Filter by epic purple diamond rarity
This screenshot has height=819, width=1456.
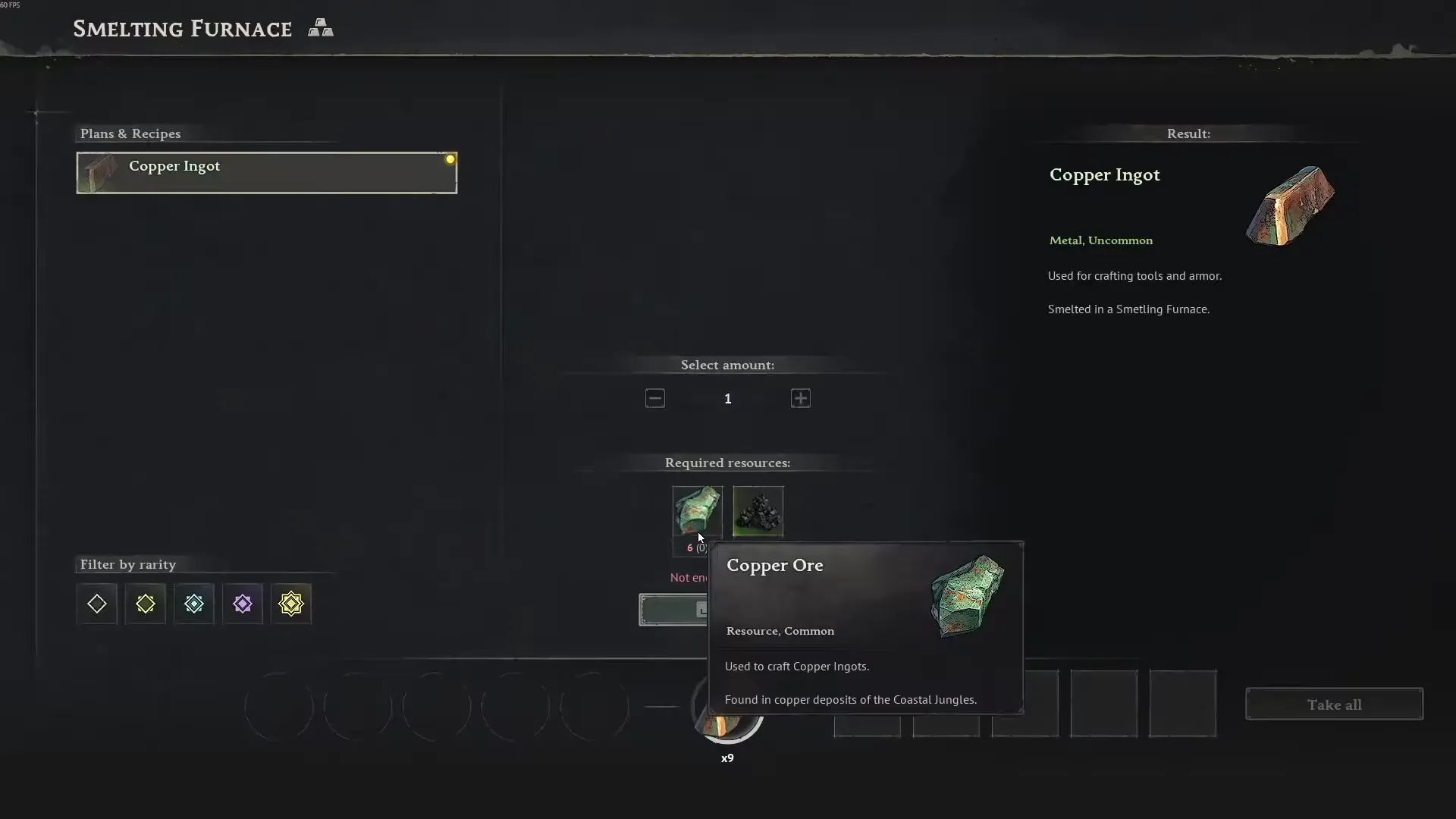click(x=243, y=604)
